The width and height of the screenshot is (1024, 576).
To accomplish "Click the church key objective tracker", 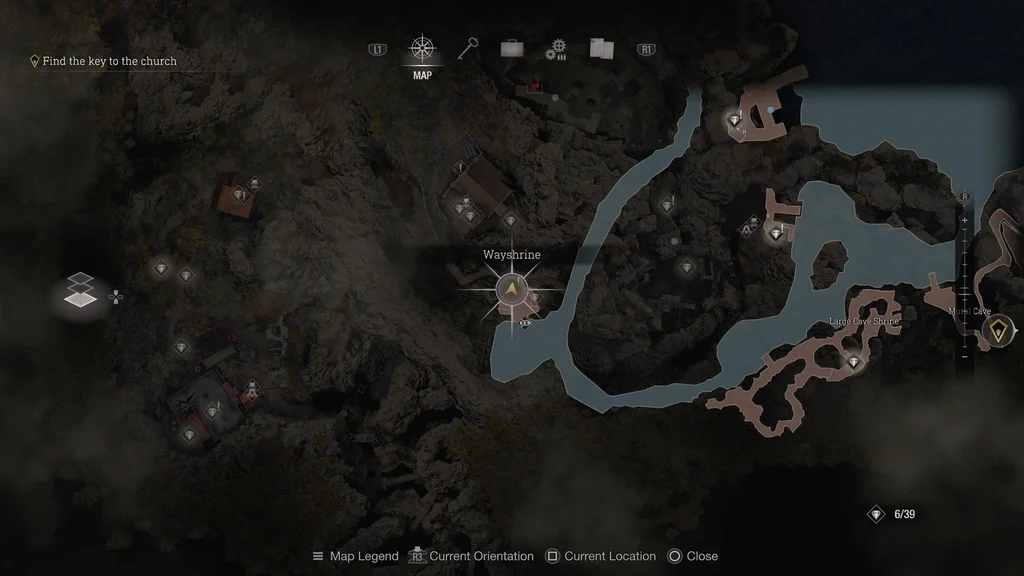I will pos(104,61).
